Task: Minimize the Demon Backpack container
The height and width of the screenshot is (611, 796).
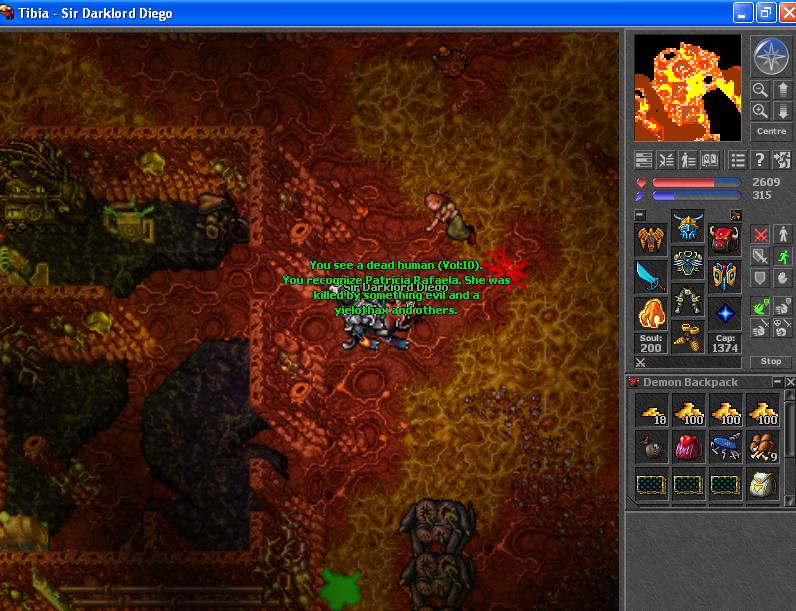Action: pos(777,382)
